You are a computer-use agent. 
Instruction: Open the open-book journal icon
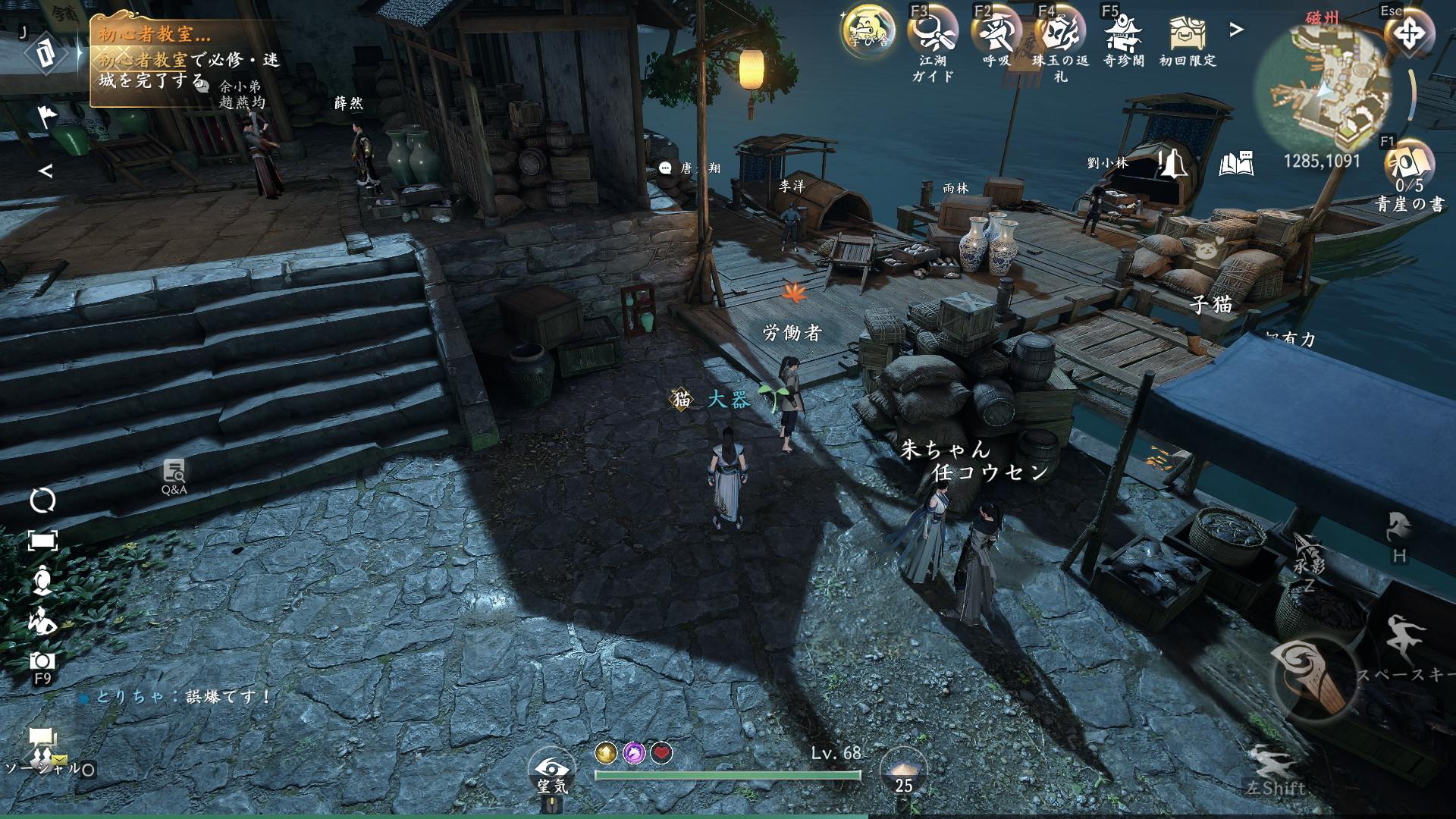click(1236, 164)
